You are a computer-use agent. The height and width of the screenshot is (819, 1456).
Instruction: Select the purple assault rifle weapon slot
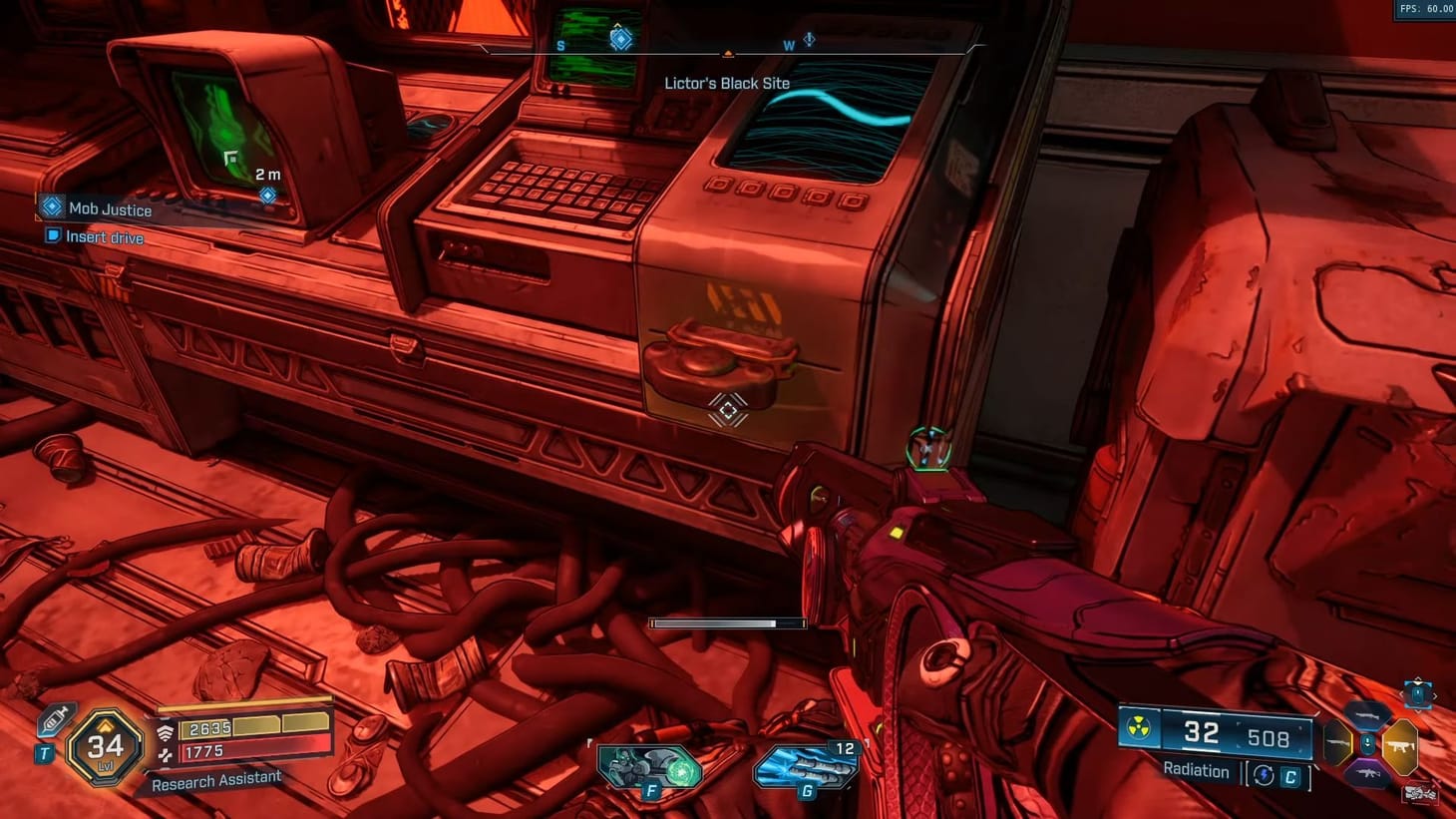(x=1368, y=772)
